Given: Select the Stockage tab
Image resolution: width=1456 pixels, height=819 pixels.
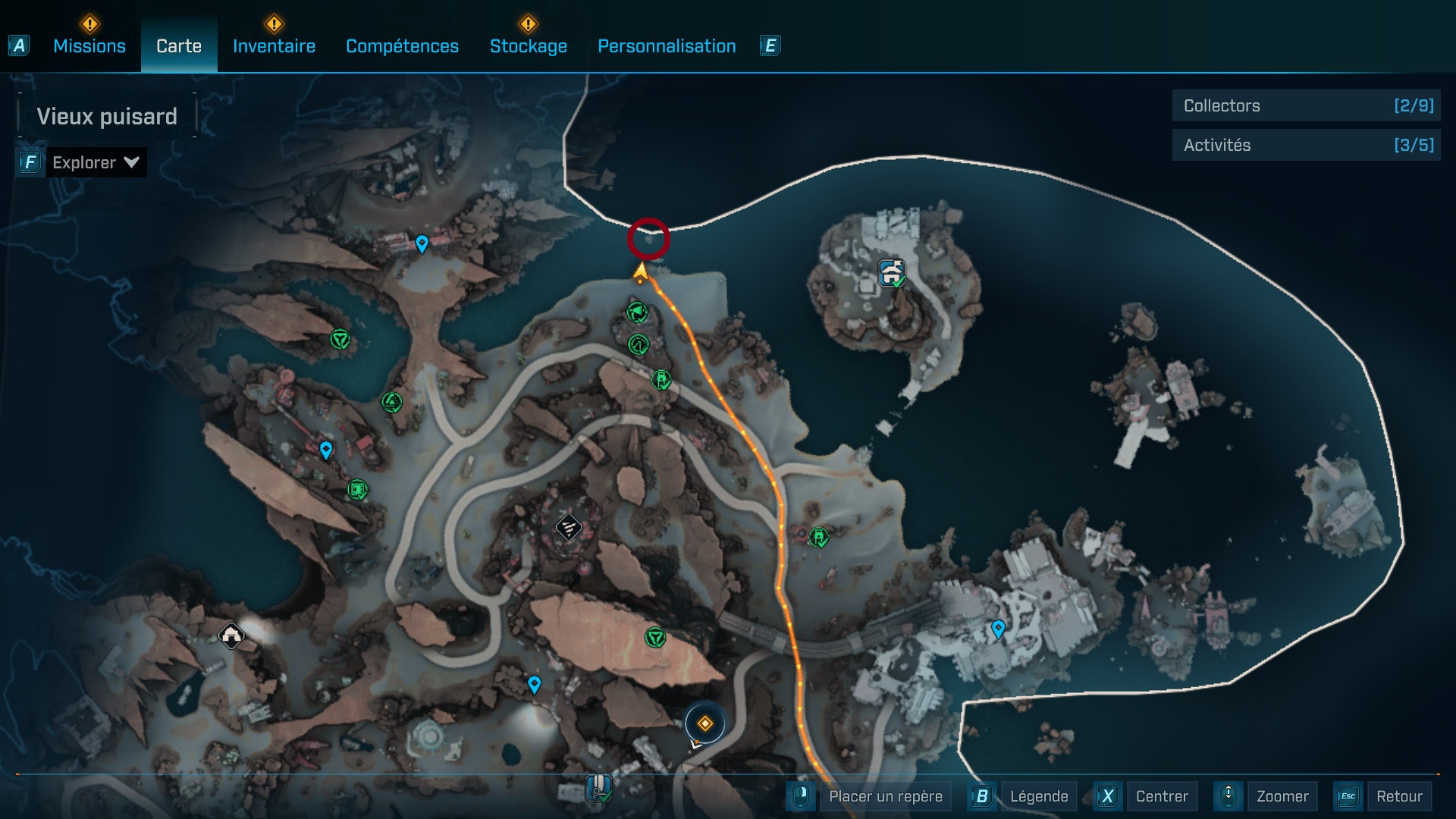Looking at the screenshot, I should click(528, 46).
